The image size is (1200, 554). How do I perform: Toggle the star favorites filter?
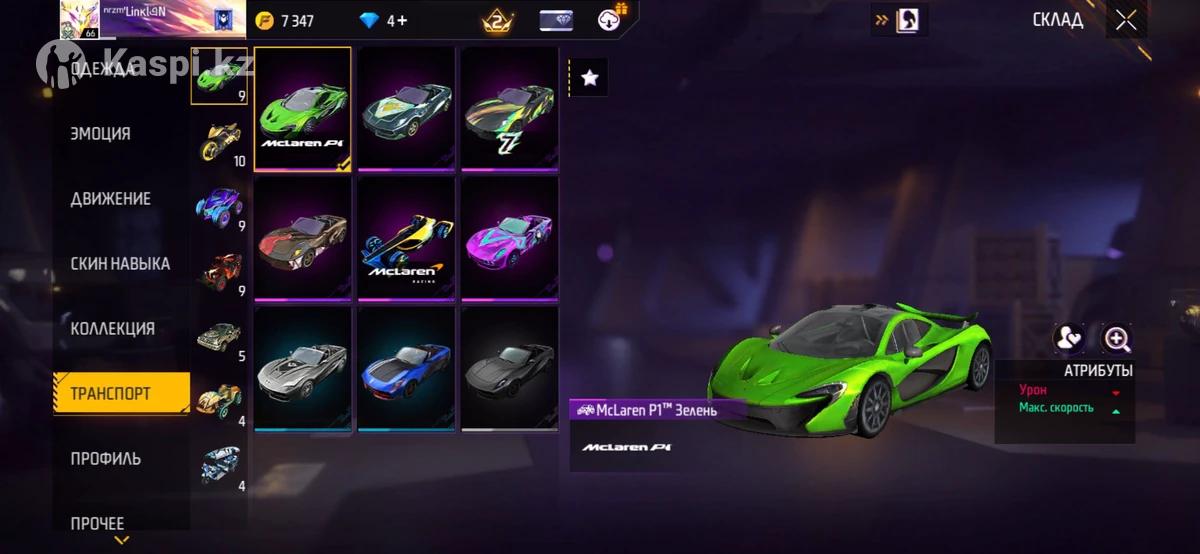(x=590, y=77)
